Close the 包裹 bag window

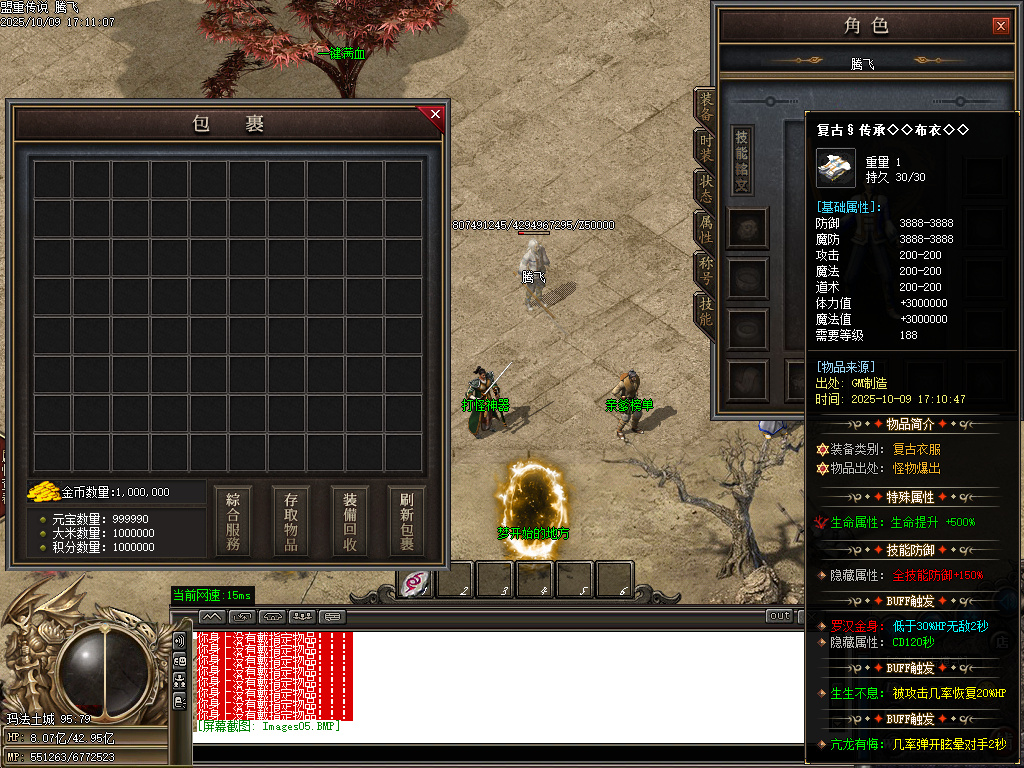[435, 114]
